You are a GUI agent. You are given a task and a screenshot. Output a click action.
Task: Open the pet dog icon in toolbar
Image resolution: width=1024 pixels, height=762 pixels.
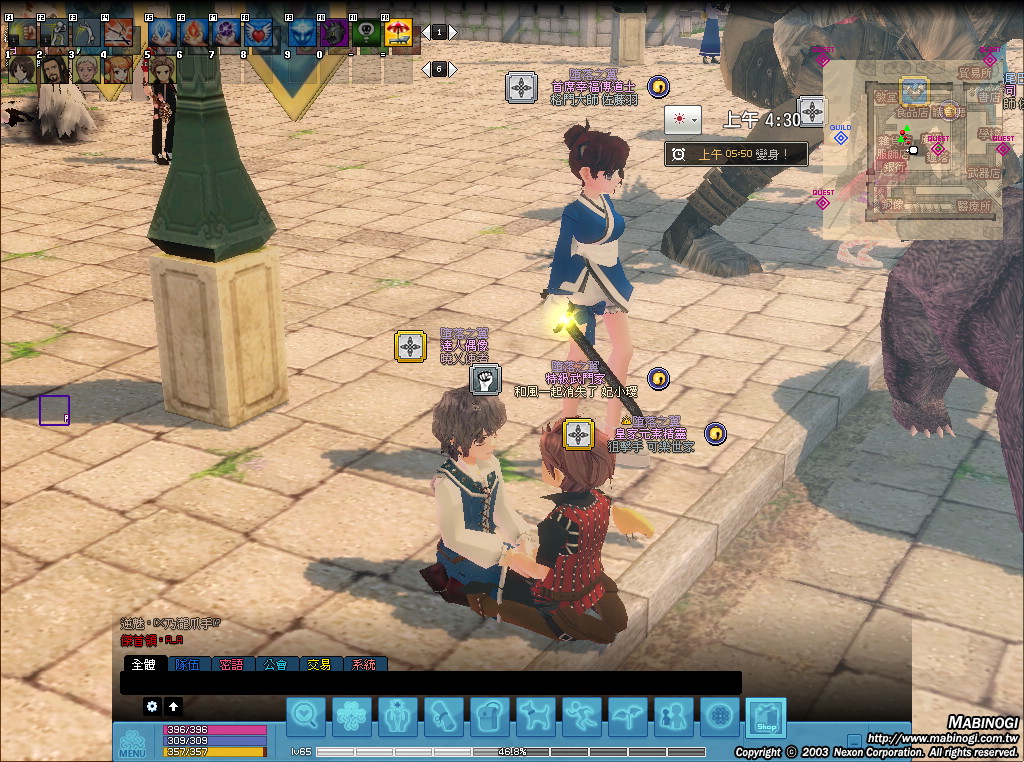click(x=535, y=717)
